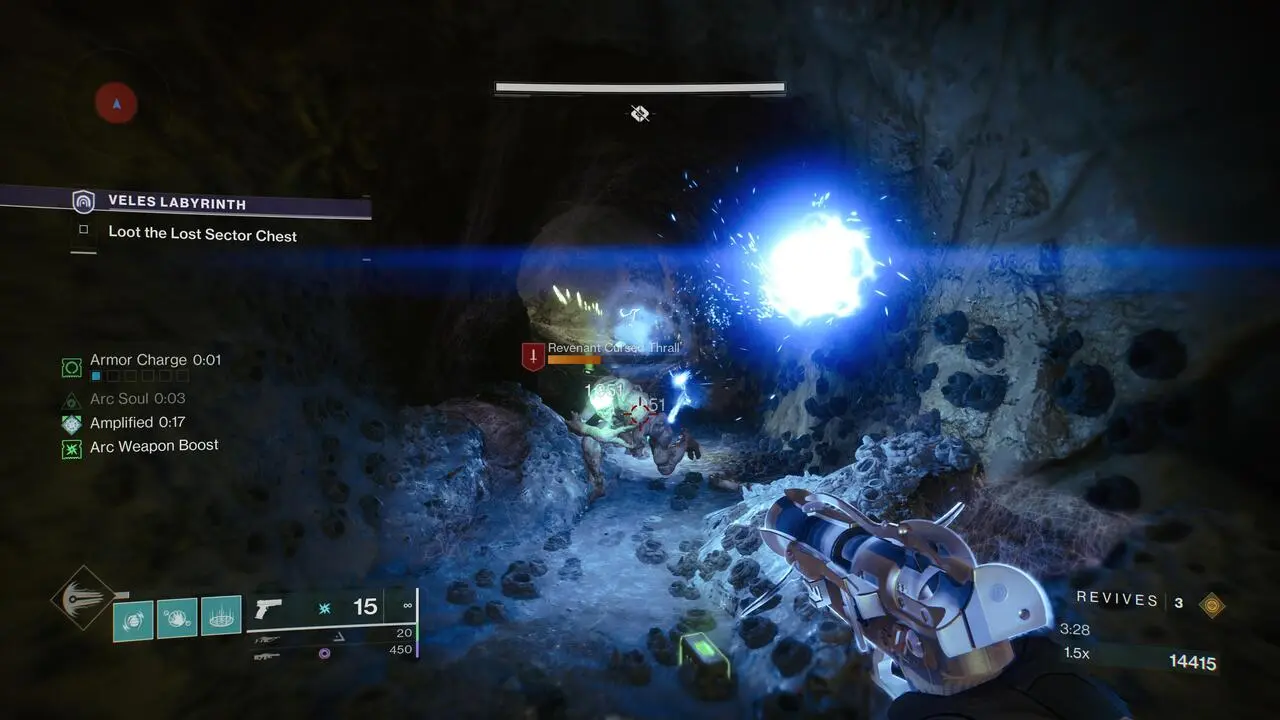Click the Armor Charge buff icon
This screenshot has width=1280, height=720.
(71, 366)
